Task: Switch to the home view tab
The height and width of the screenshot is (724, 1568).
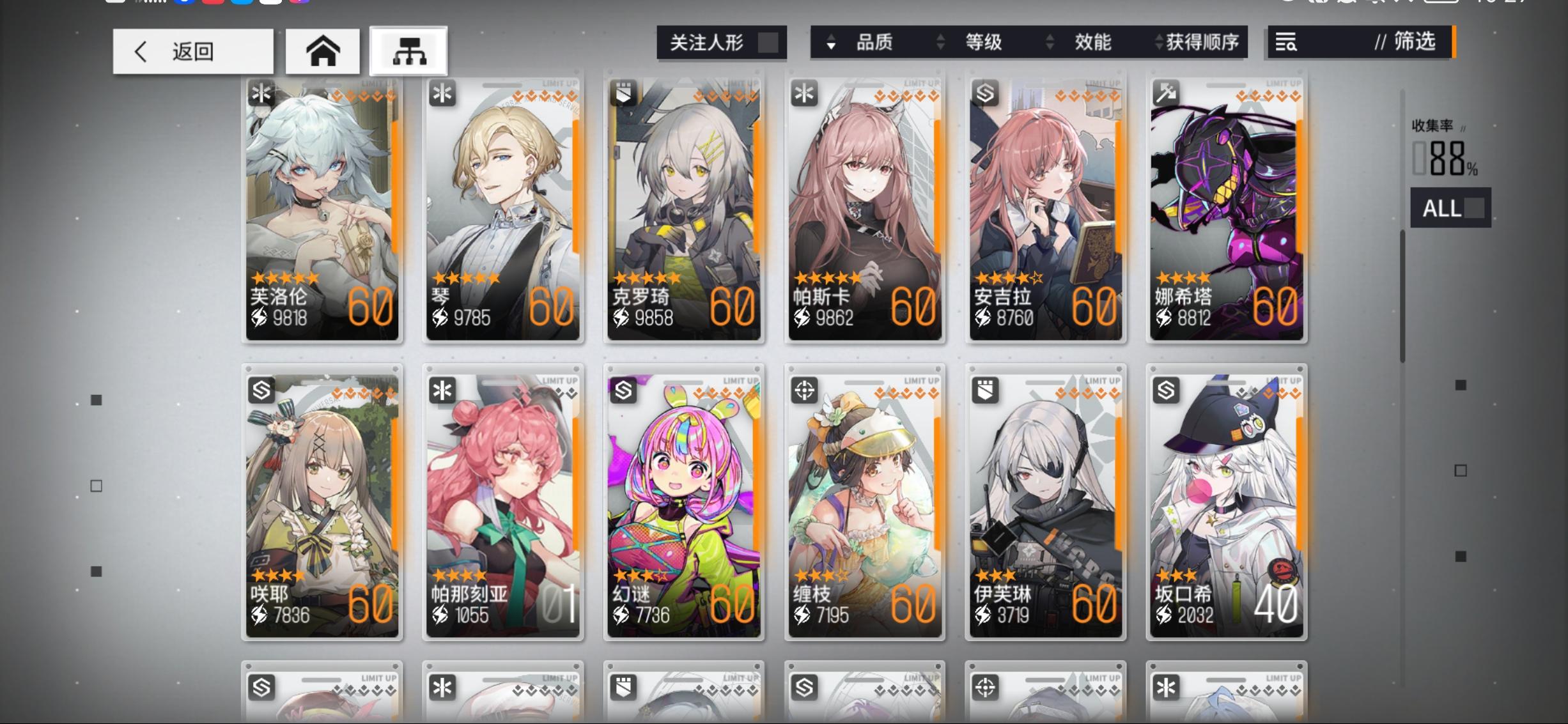Action: [323, 50]
